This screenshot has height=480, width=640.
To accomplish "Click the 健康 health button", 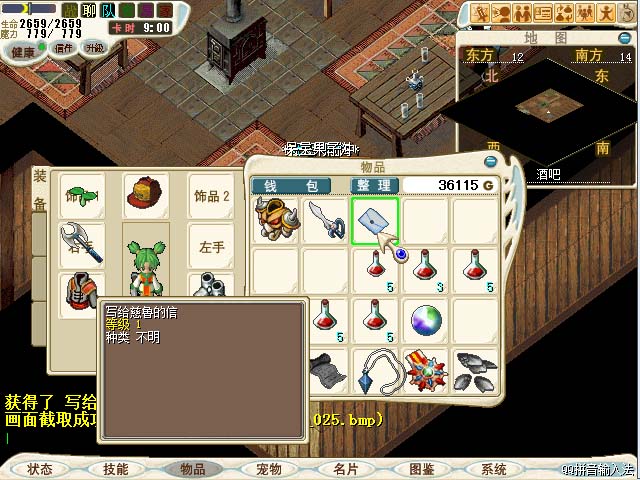I will (23, 49).
